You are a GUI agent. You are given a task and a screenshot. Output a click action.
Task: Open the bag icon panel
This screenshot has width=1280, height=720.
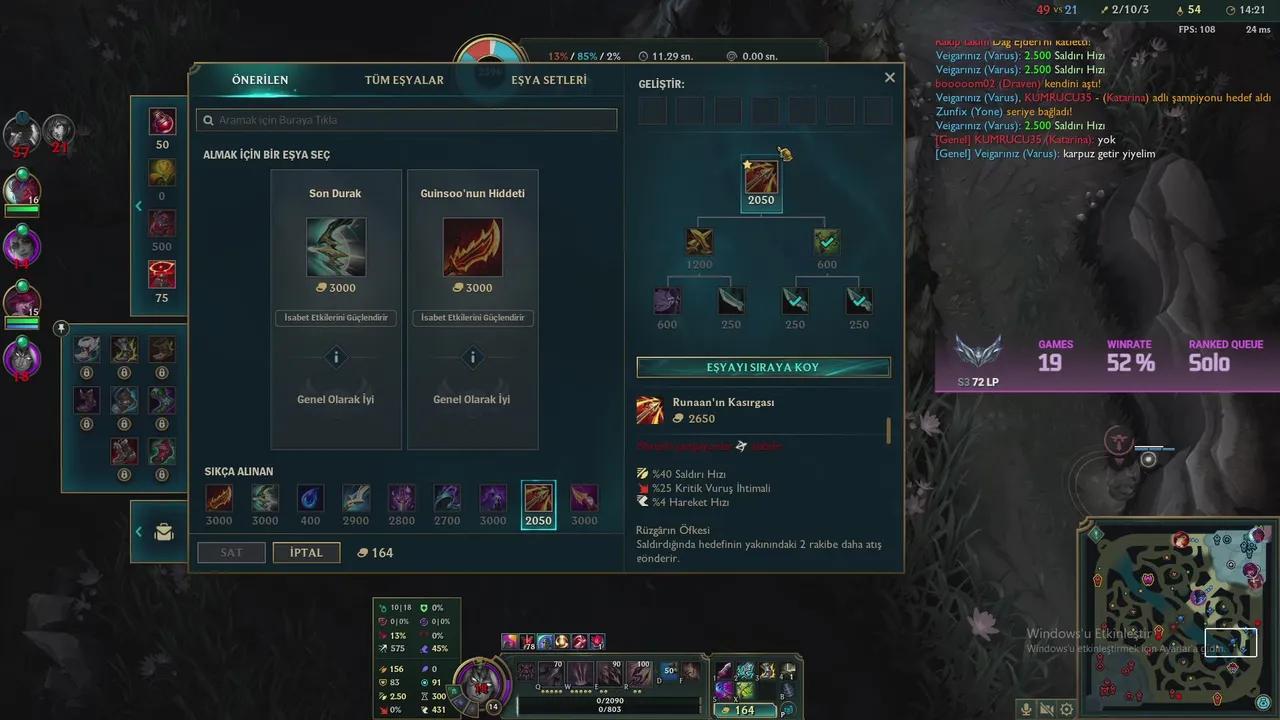[x=164, y=533]
